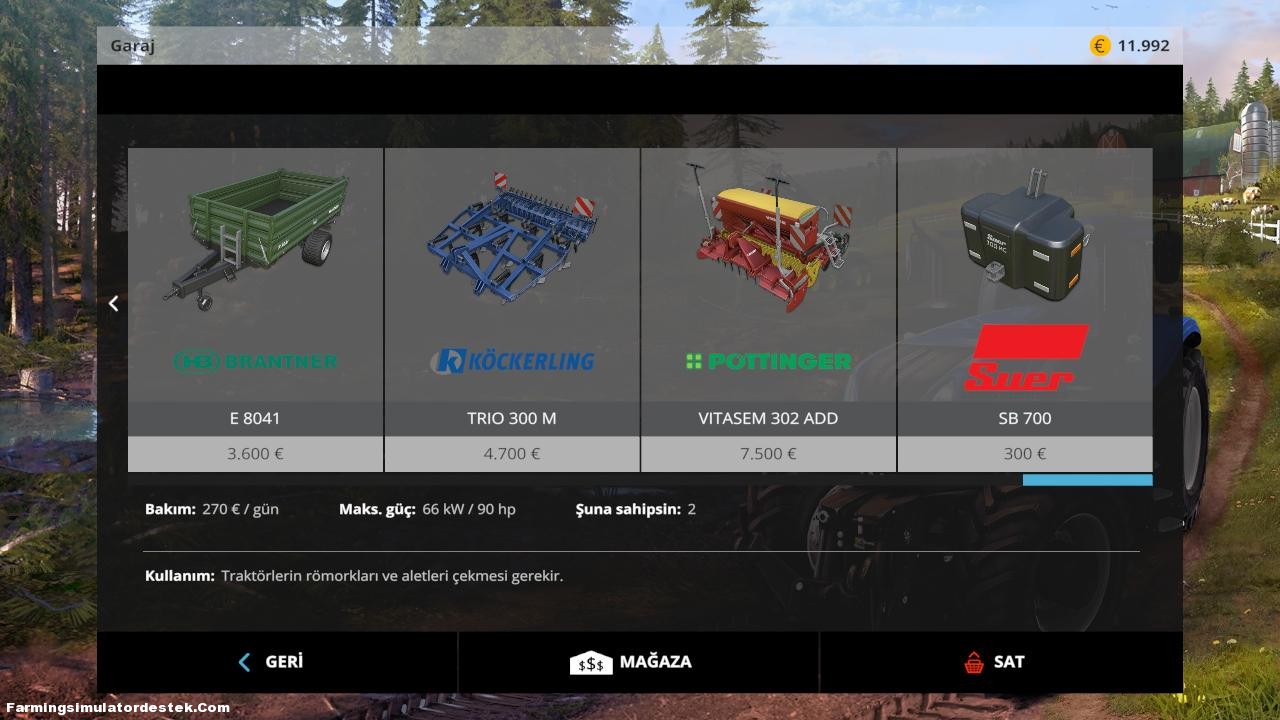
Task: Click the 3.600 € price label
Action: click(255, 453)
